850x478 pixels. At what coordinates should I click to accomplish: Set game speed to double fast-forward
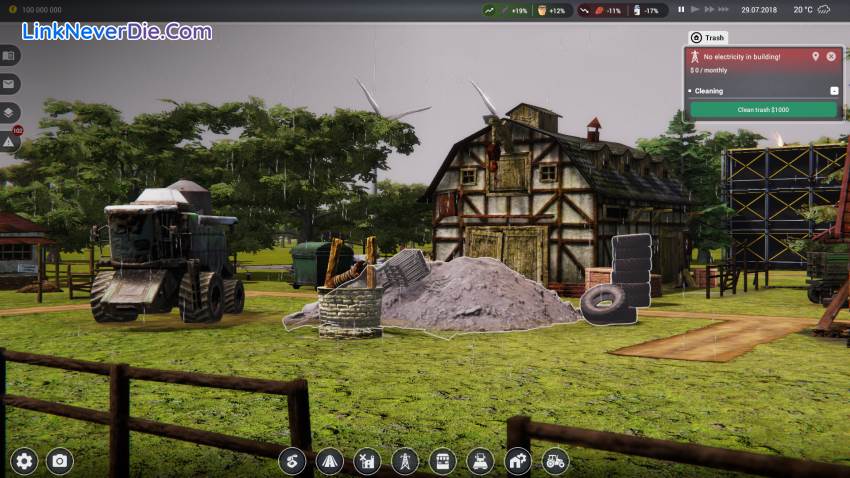coord(708,9)
